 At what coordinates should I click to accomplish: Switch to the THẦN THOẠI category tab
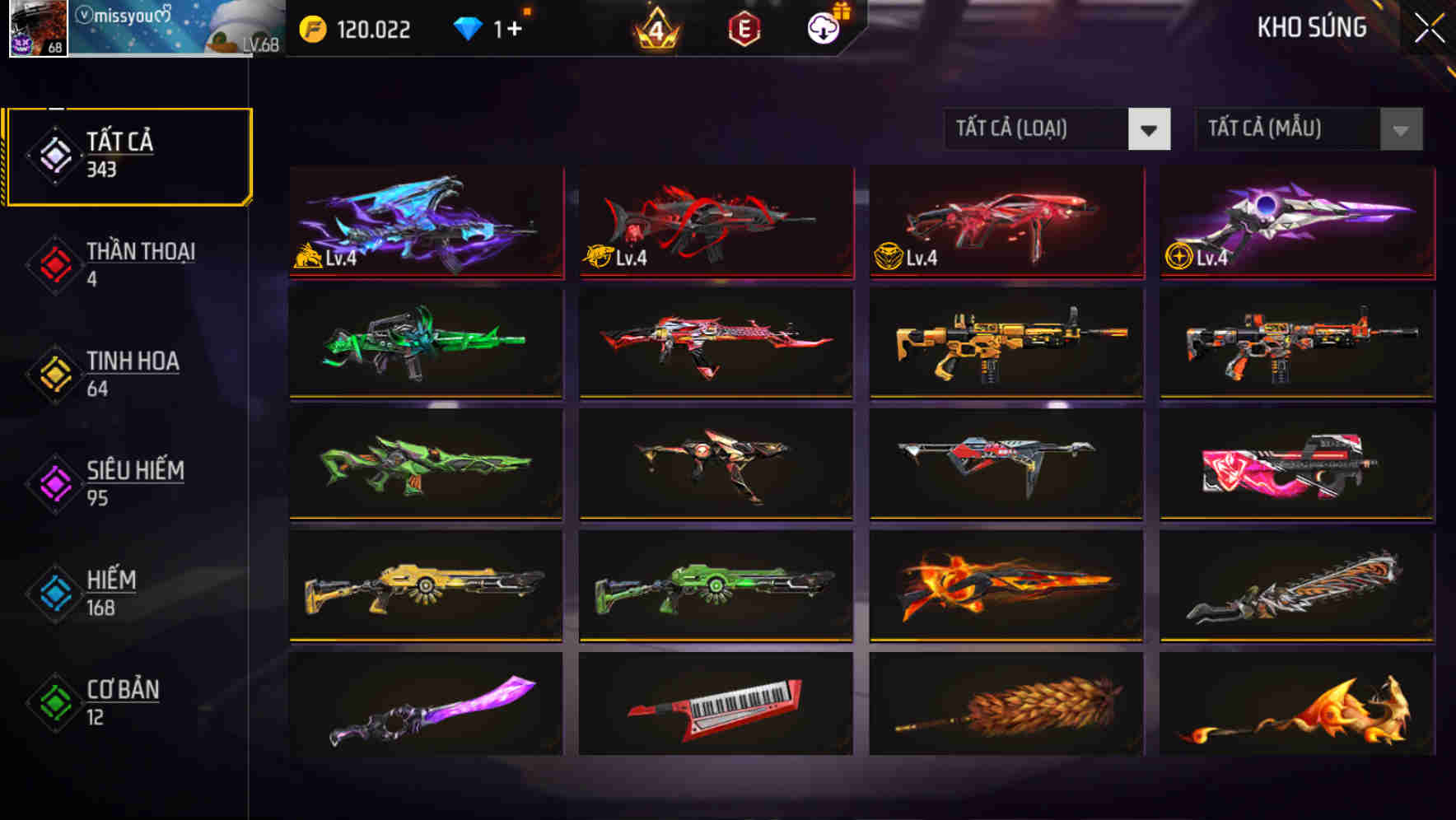click(140, 263)
